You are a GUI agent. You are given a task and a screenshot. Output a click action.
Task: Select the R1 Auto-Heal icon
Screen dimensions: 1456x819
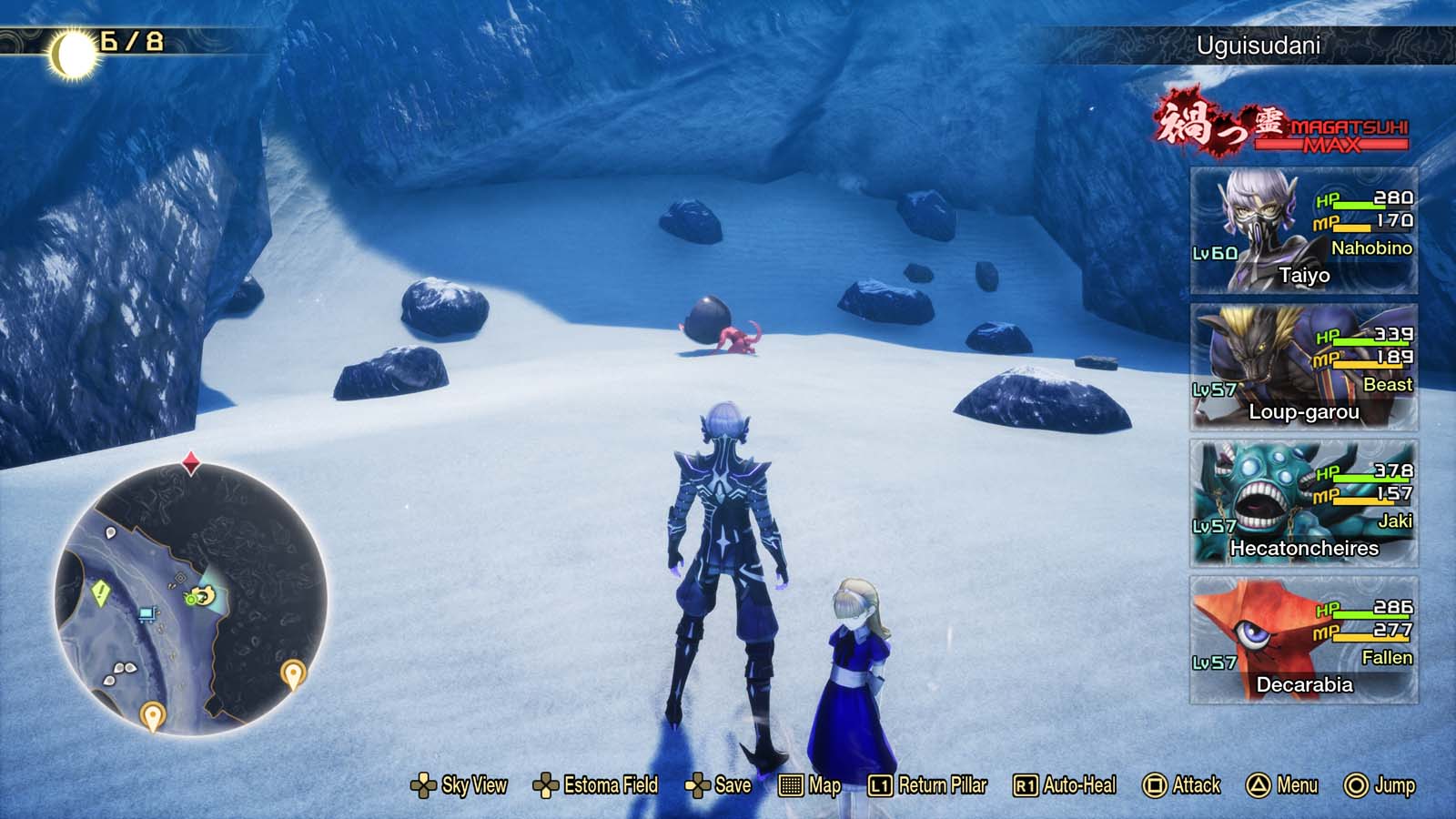click(x=1025, y=784)
